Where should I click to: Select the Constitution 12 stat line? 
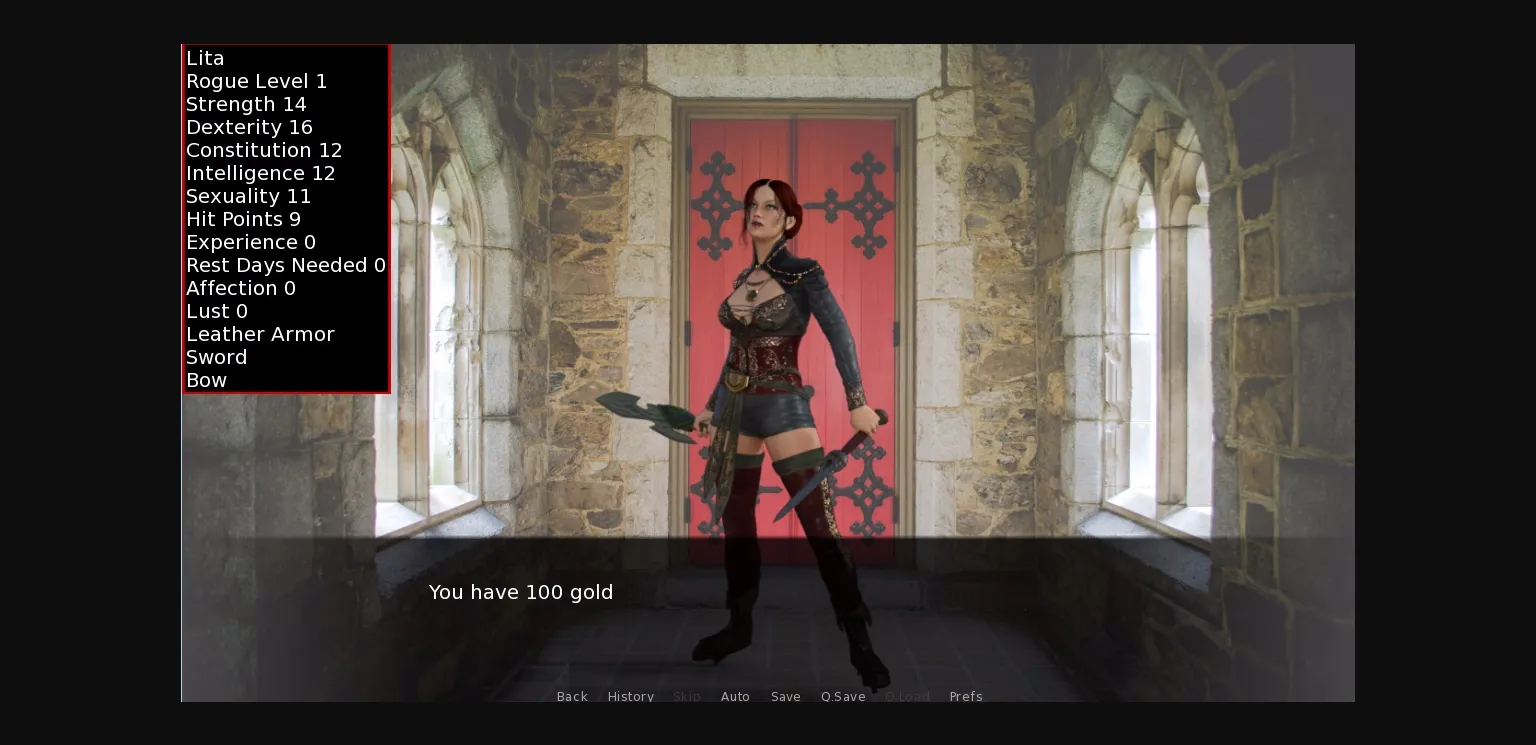[264, 150]
